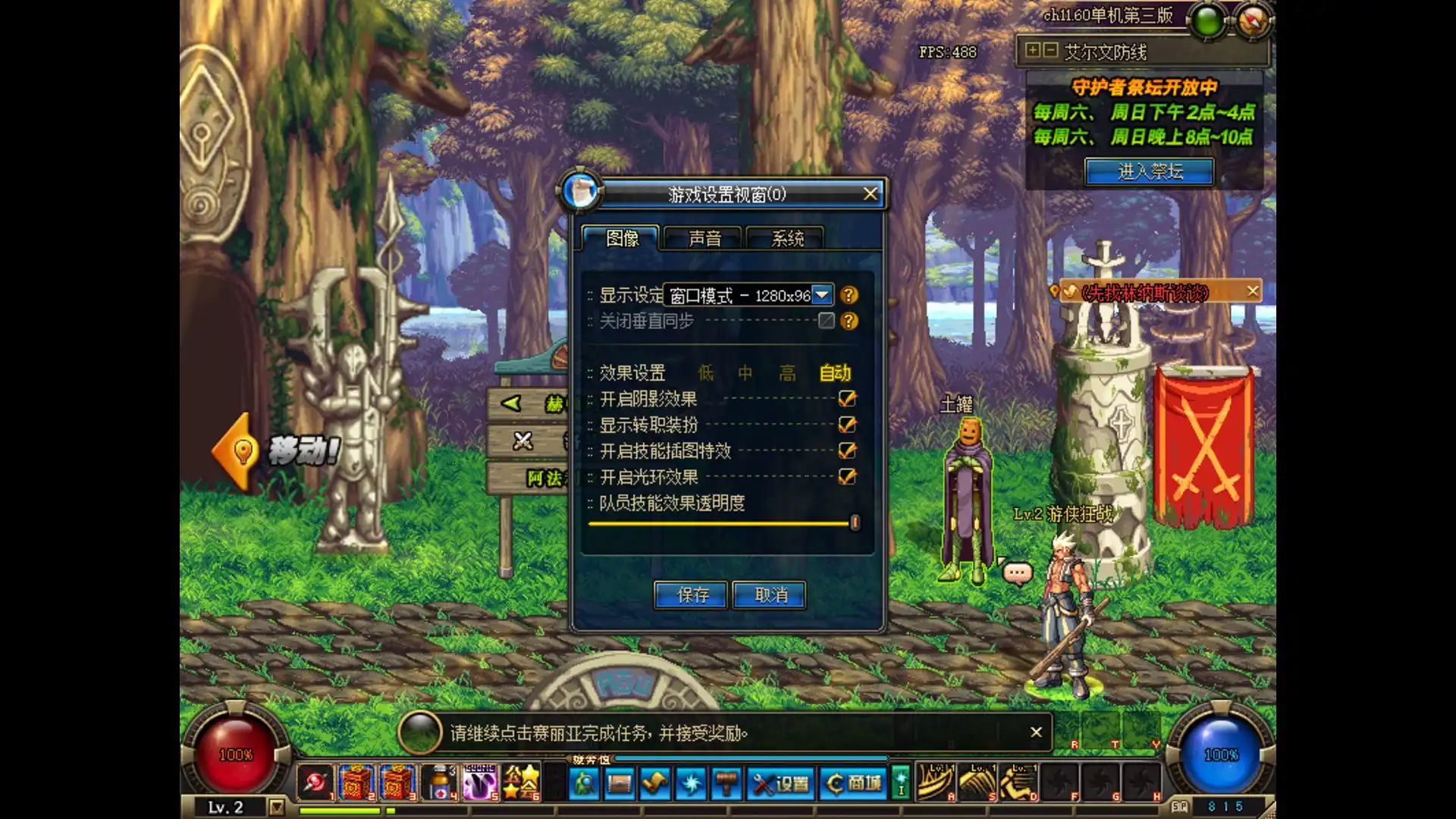Select the 图像 graphics tab

622,238
